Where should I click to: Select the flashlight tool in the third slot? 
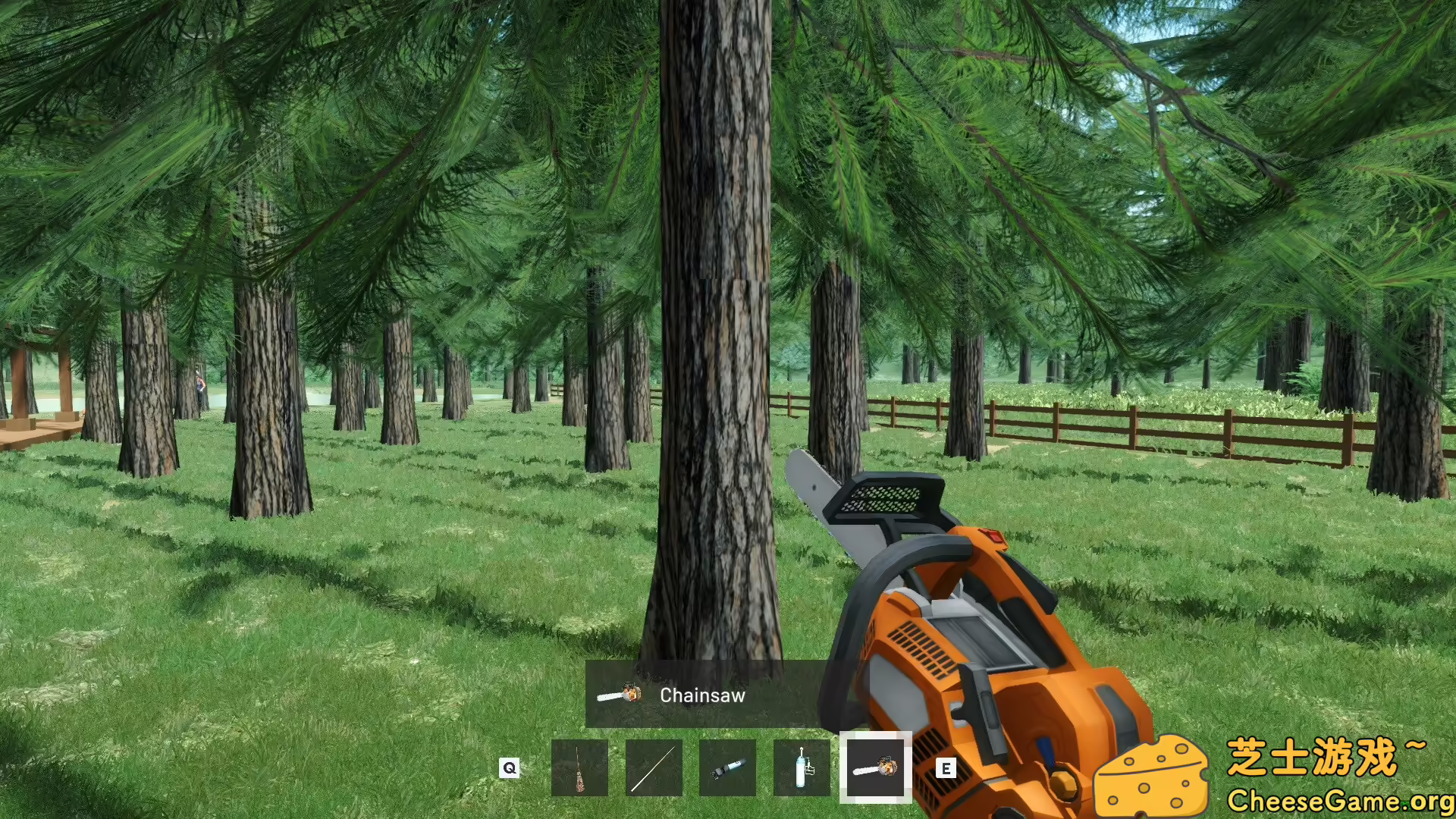coord(726,766)
